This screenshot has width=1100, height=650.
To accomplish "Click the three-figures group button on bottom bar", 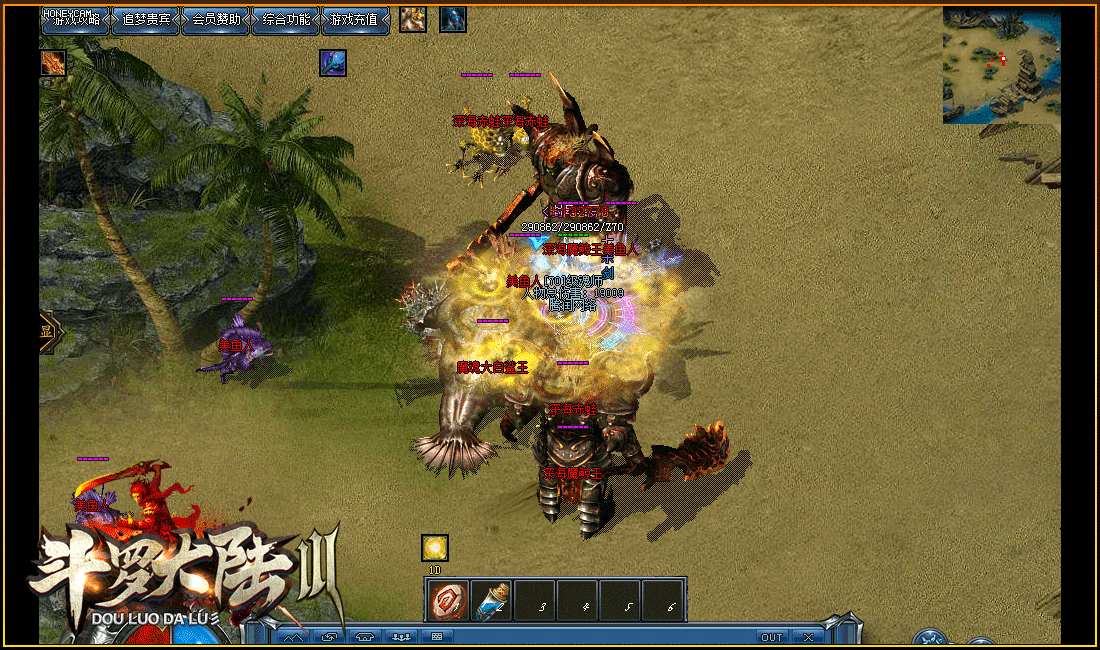I will pos(402,637).
